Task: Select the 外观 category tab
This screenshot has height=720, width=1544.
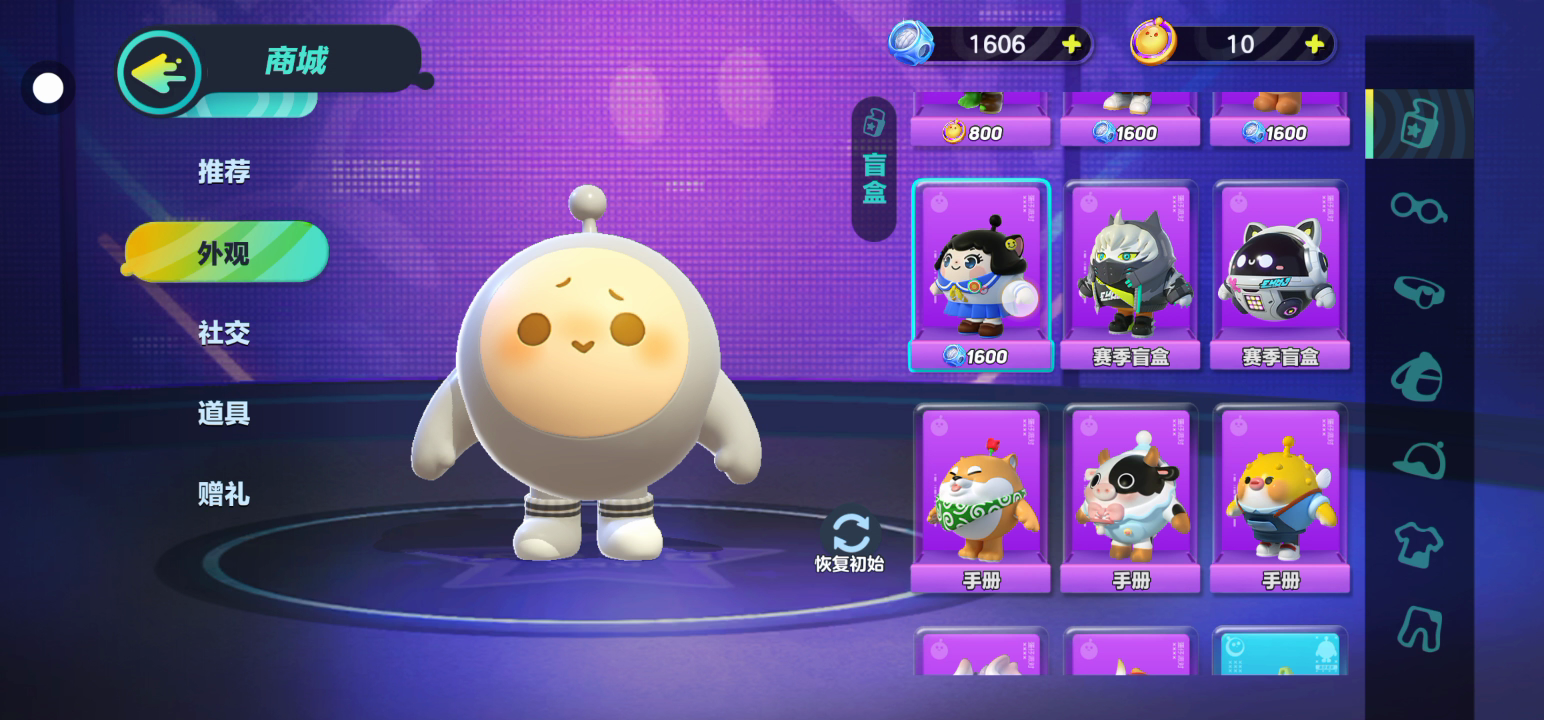Action: coord(225,253)
